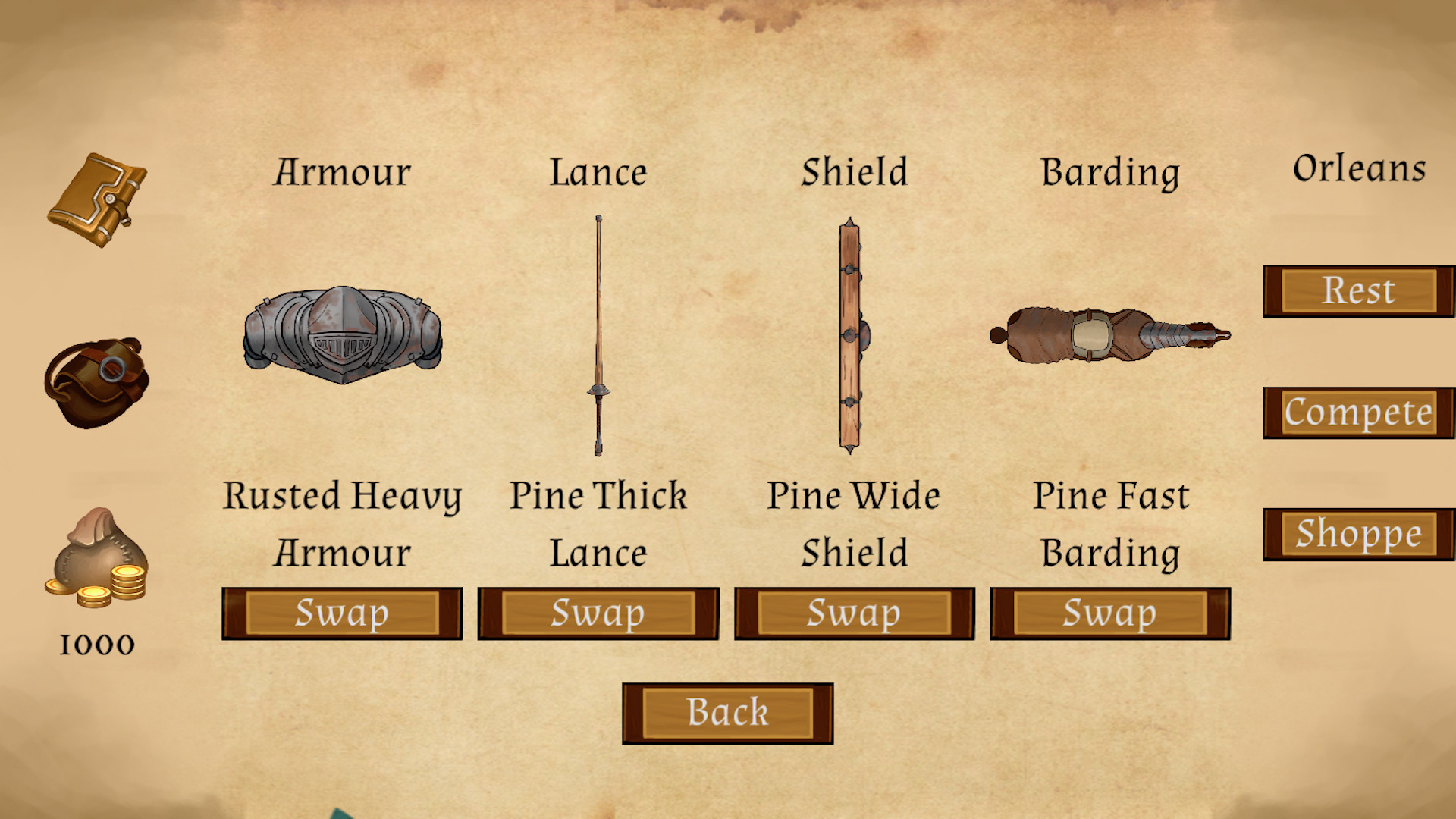The image size is (1456, 819).
Task: Swap the equipped Shield
Action: tap(855, 613)
